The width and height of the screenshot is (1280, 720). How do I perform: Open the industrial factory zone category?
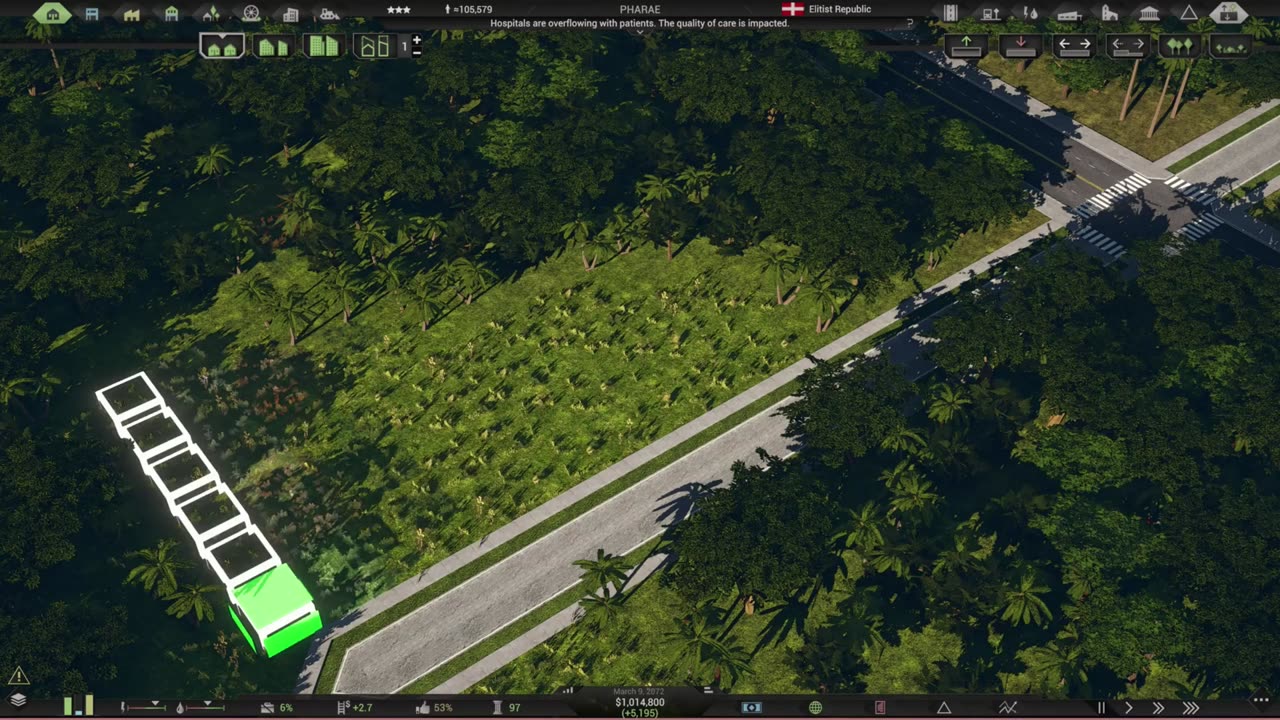(131, 14)
